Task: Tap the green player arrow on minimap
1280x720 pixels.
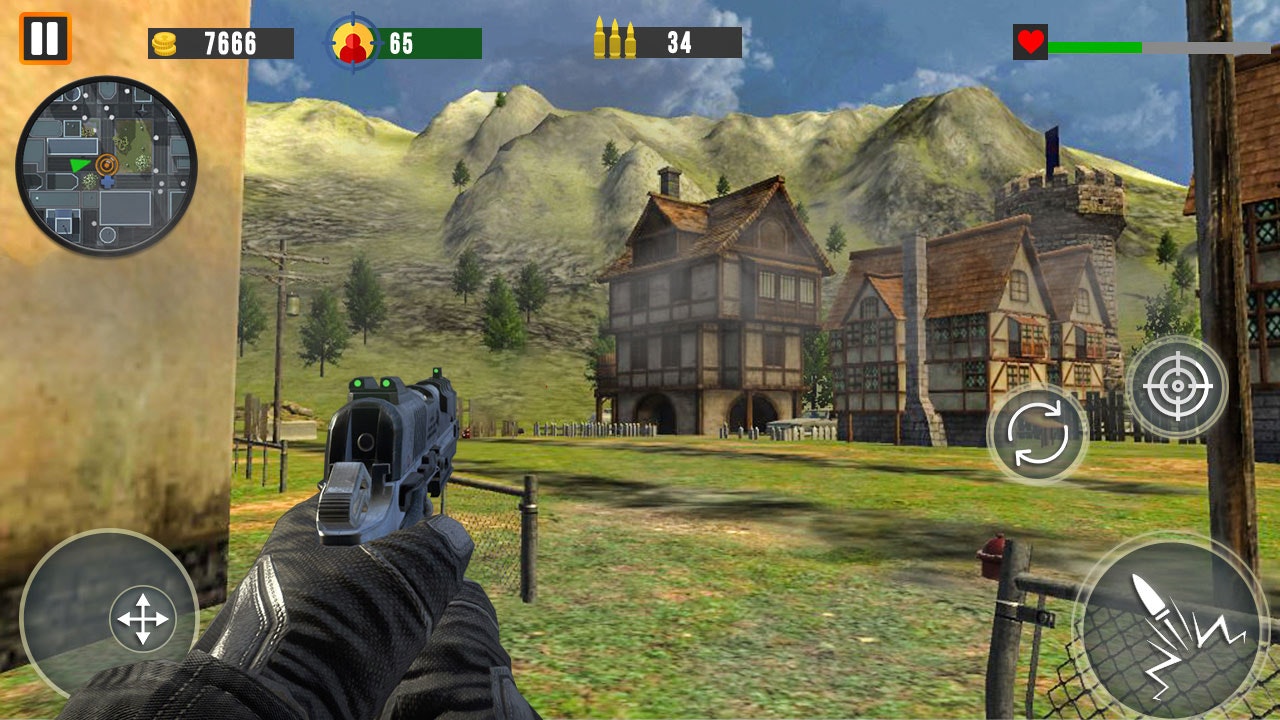Action: [x=79, y=165]
